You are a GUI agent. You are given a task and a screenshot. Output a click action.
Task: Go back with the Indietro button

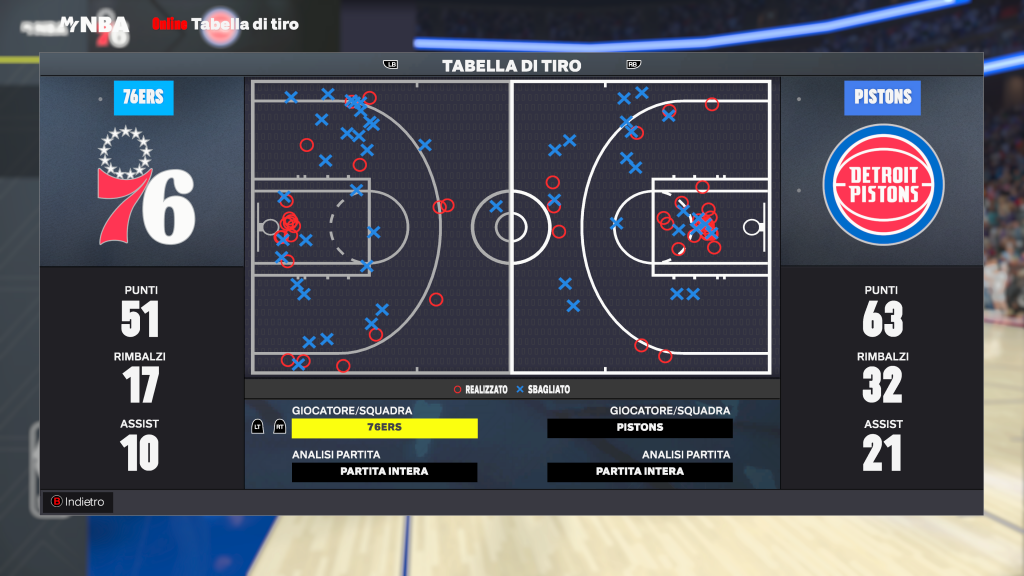click(x=78, y=502)
